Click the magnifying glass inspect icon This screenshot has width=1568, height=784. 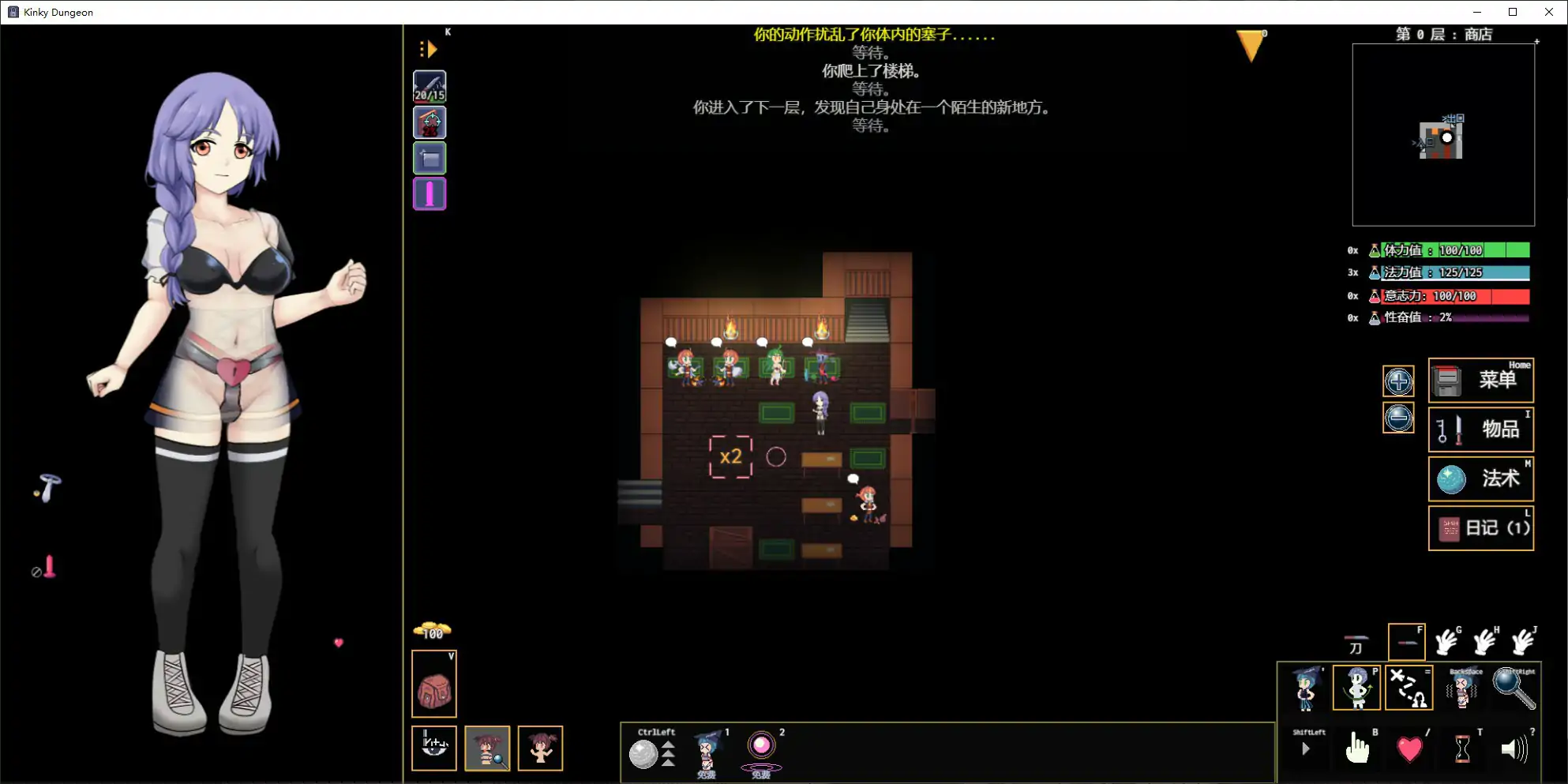(x=1514, y=688)
